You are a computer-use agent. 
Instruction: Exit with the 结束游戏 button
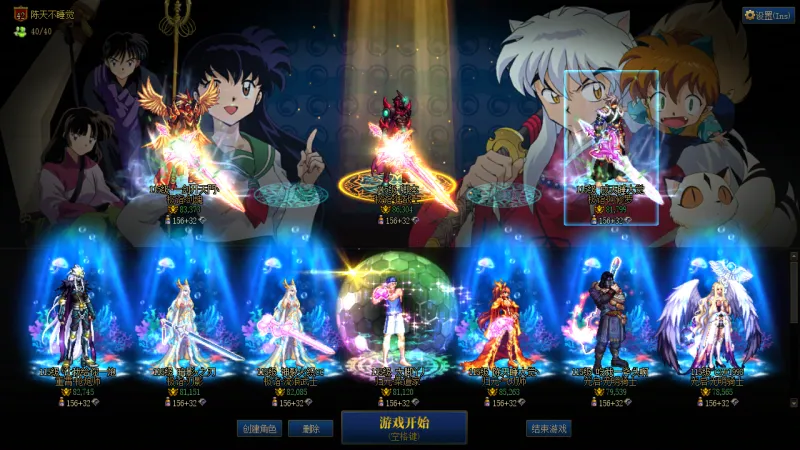[x=548, y=428]
